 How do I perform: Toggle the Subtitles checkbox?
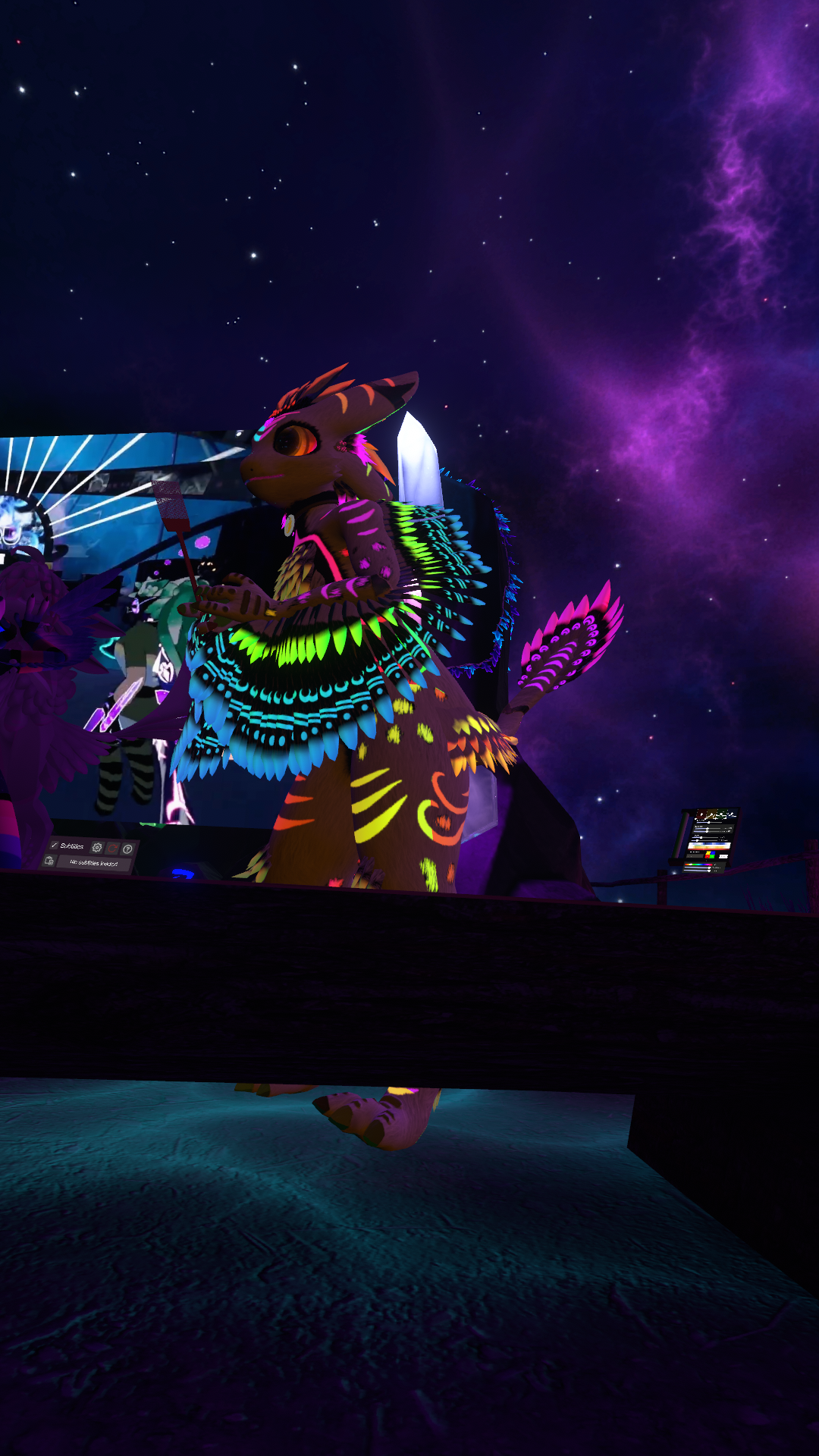(54, 845)
